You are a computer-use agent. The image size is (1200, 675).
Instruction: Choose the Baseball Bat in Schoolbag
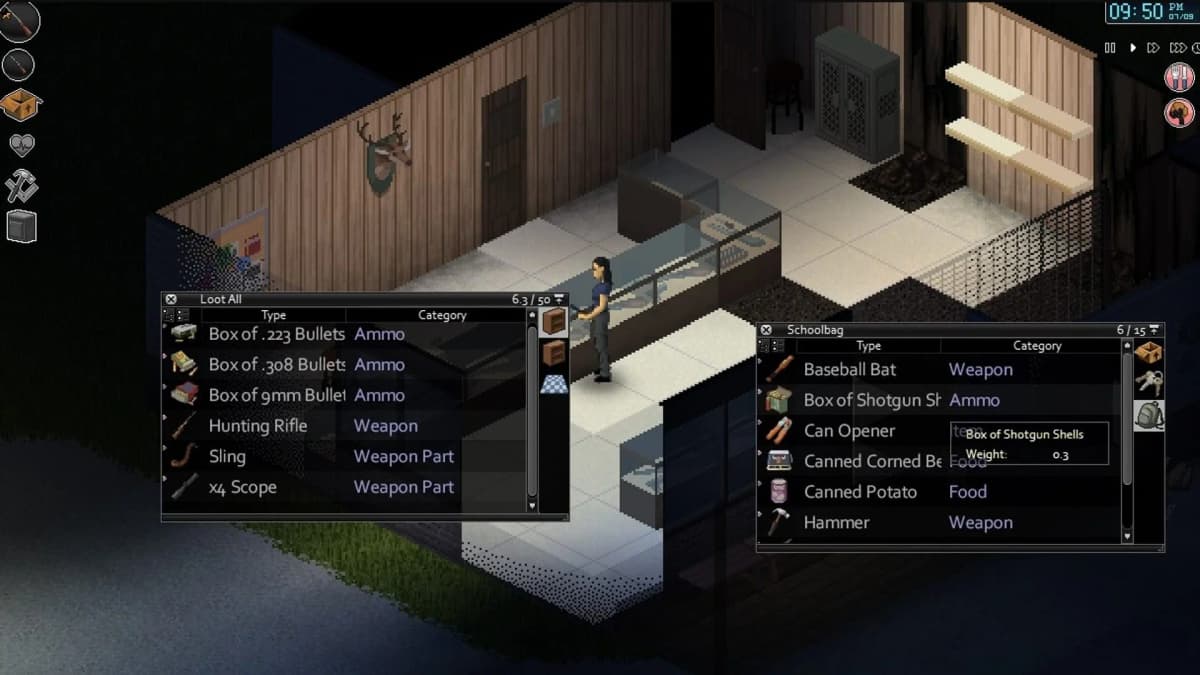coord(849,370)
